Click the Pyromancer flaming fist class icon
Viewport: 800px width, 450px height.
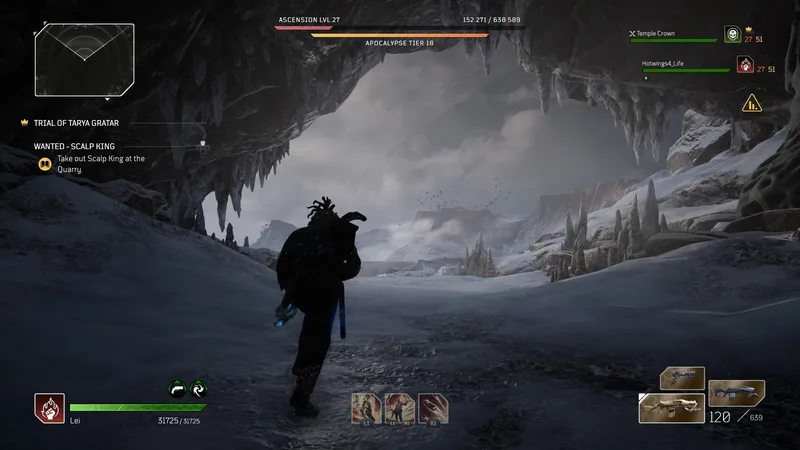[x=49, y=407]
